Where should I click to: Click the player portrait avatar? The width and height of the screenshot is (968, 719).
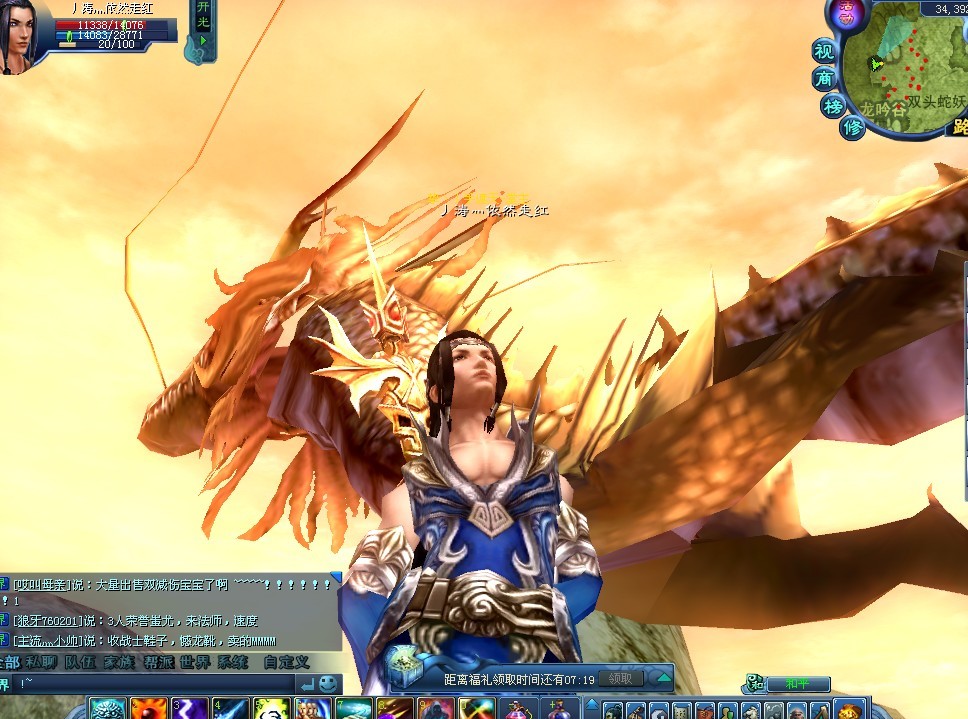21,35
